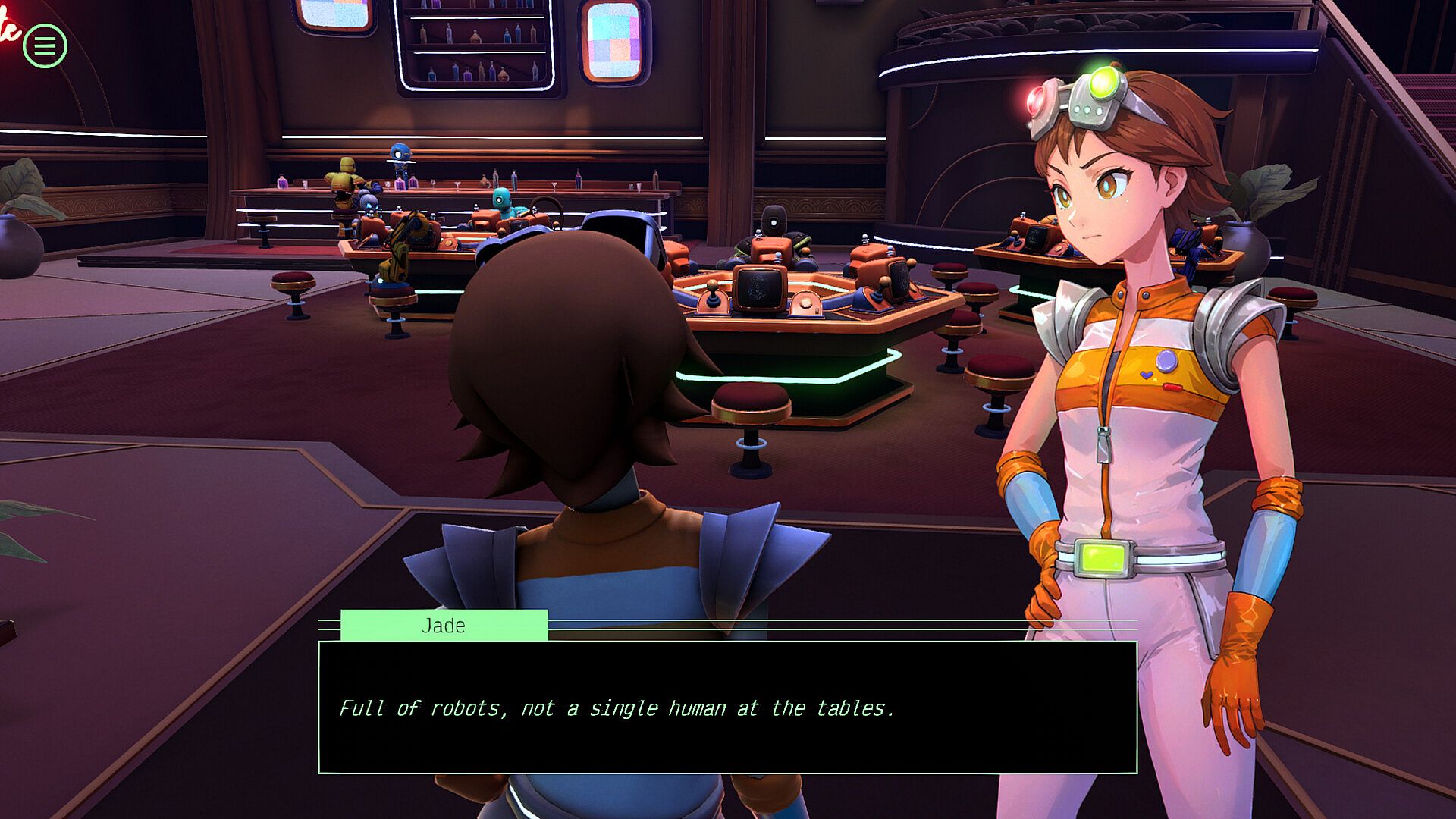
Task: Open the hamburger menu icon
Action: pyautogui.click(x=45, y=46)
